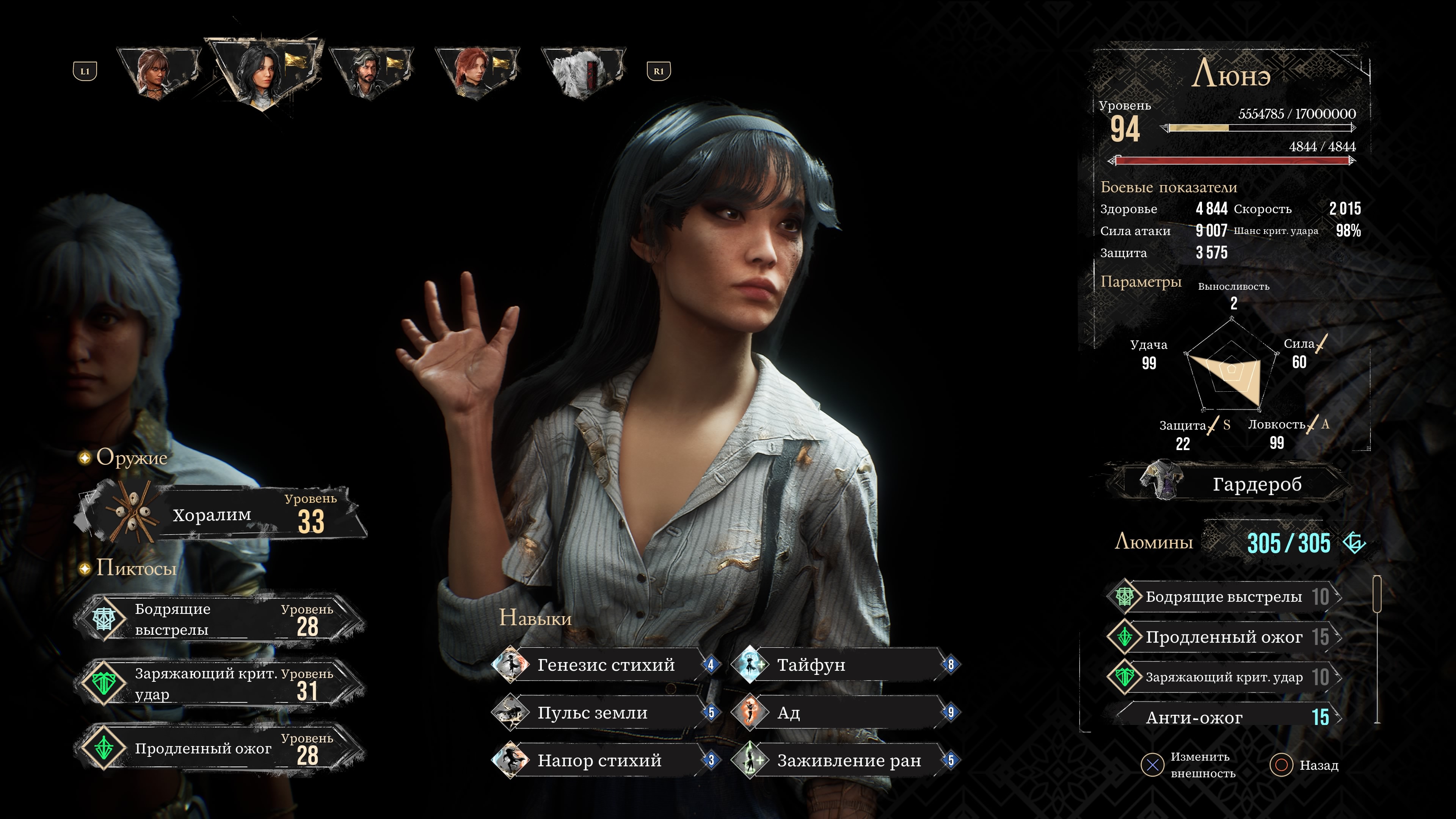
Task: Select the Ад skill slot
Action: (844, 713)
